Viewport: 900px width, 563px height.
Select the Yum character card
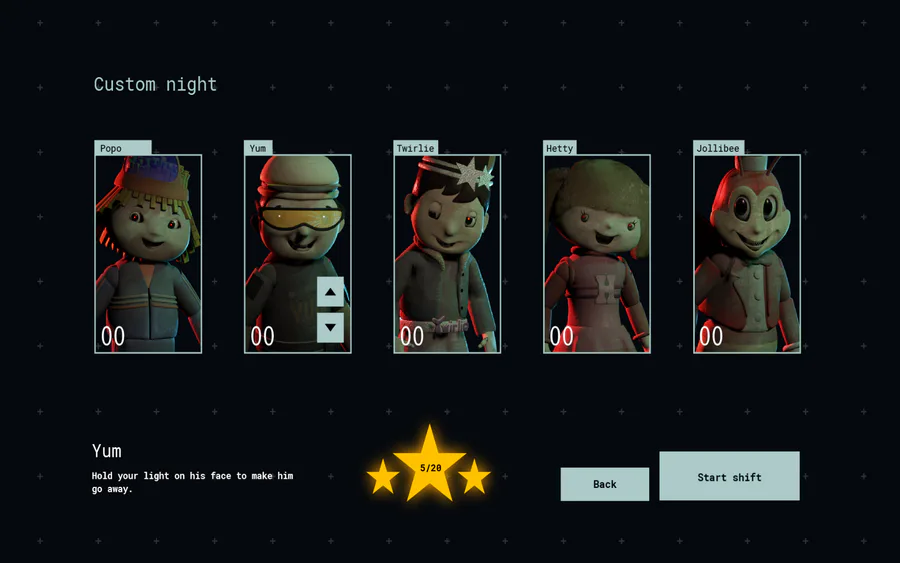coord(285,240)
